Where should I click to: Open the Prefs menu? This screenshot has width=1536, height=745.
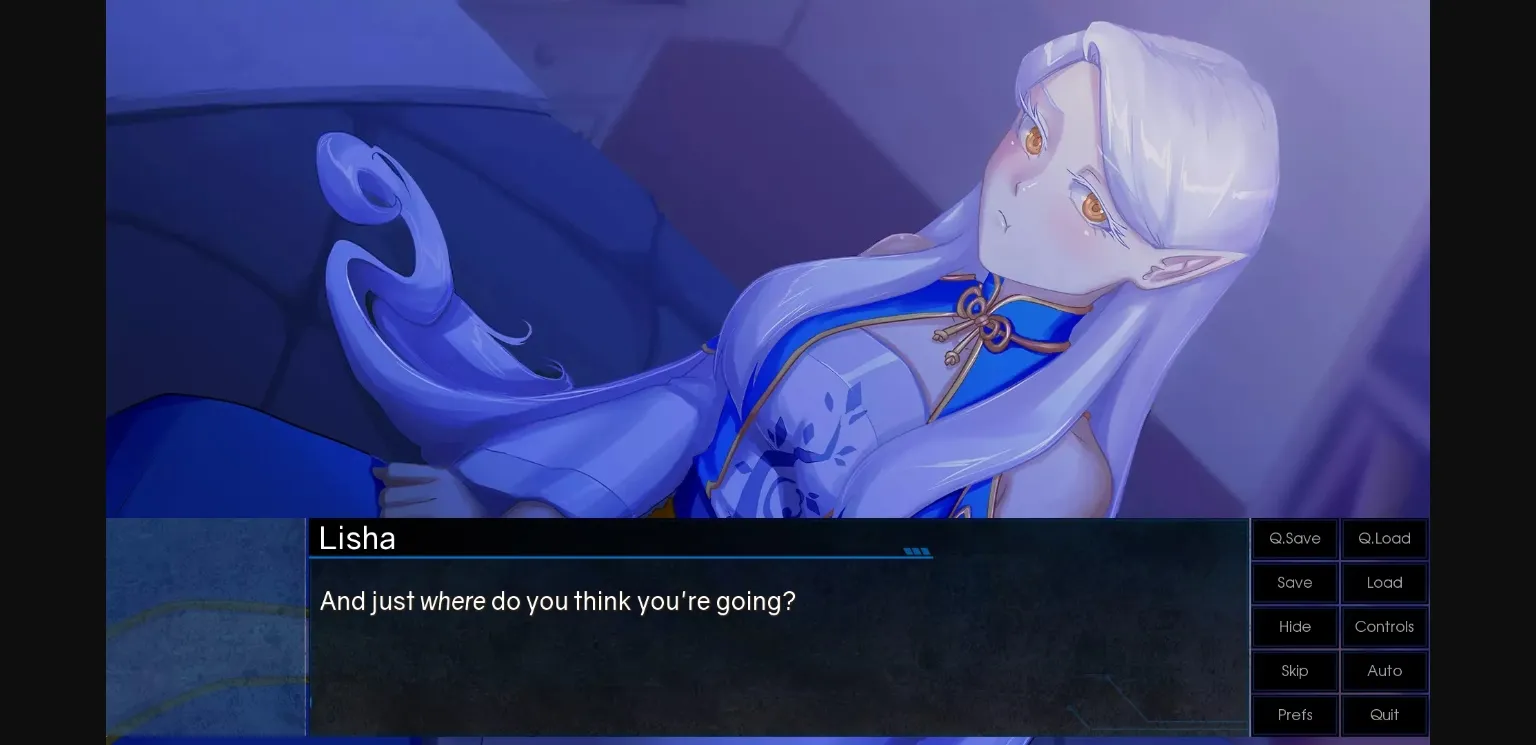(1294, 715)
